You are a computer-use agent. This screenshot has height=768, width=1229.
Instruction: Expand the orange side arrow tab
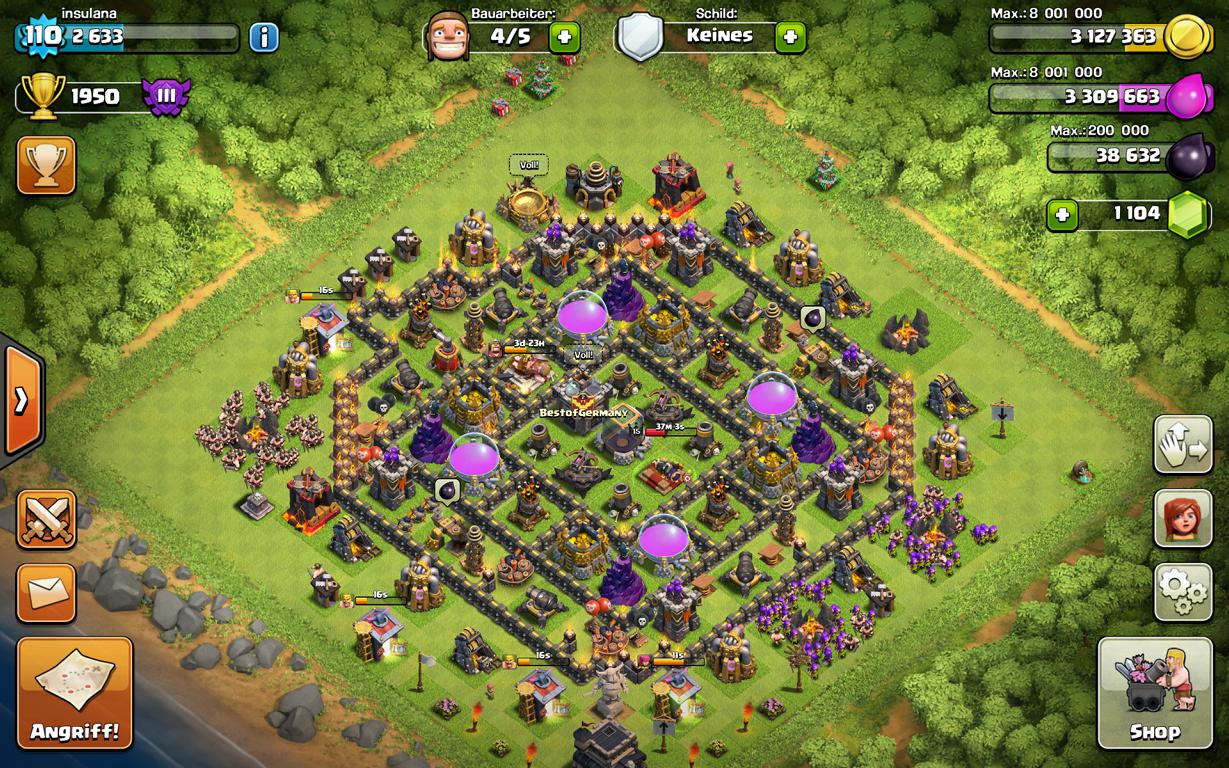[21, 401]
